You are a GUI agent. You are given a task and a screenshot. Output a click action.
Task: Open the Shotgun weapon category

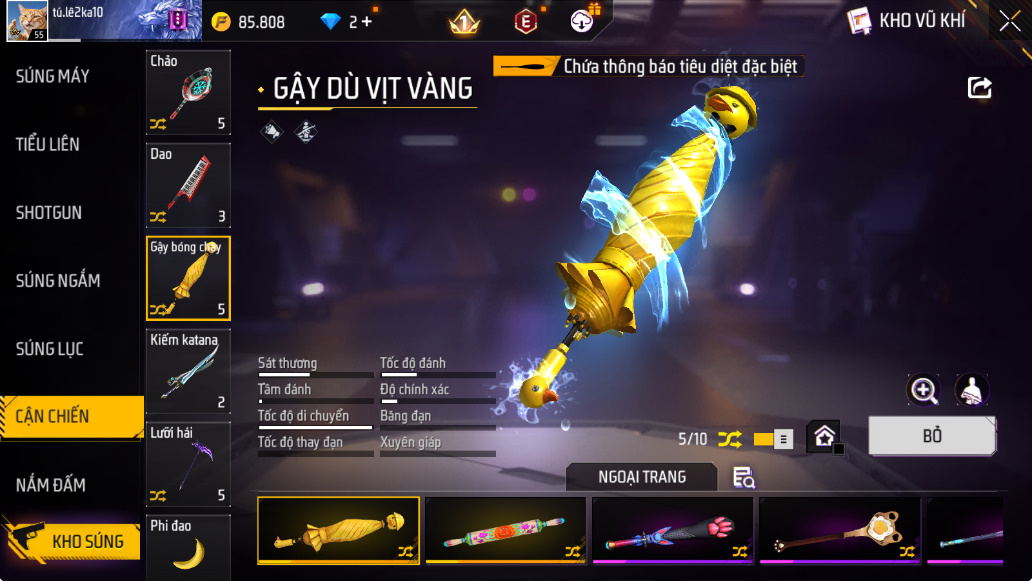tap(49, 213)
